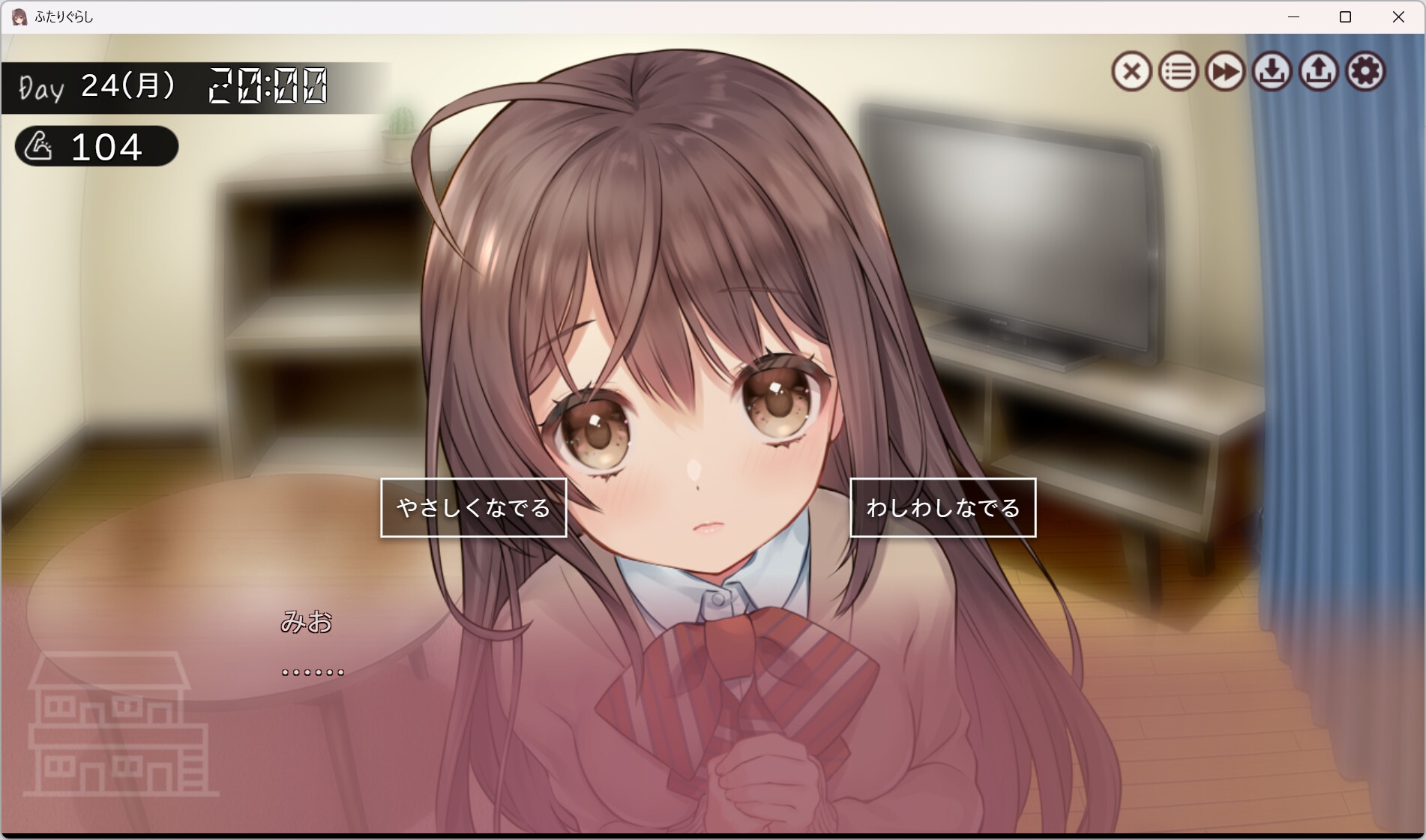Image resolution: width=1426 pixels, height=840 pixels.
Task: Open the settings gear icon
Action: (x=1366, y=72)
